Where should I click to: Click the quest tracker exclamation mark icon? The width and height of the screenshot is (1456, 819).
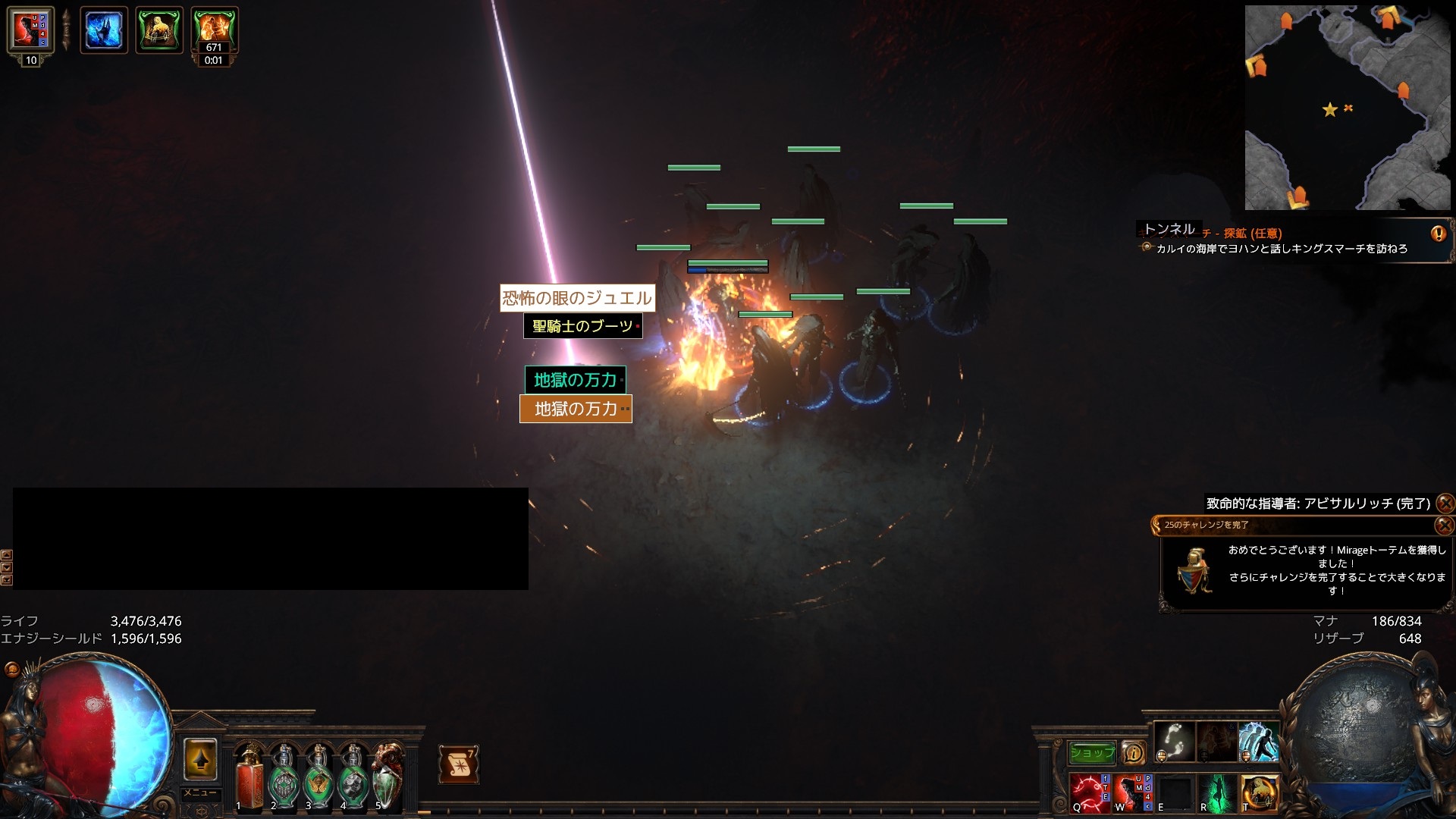[1438, 234]
